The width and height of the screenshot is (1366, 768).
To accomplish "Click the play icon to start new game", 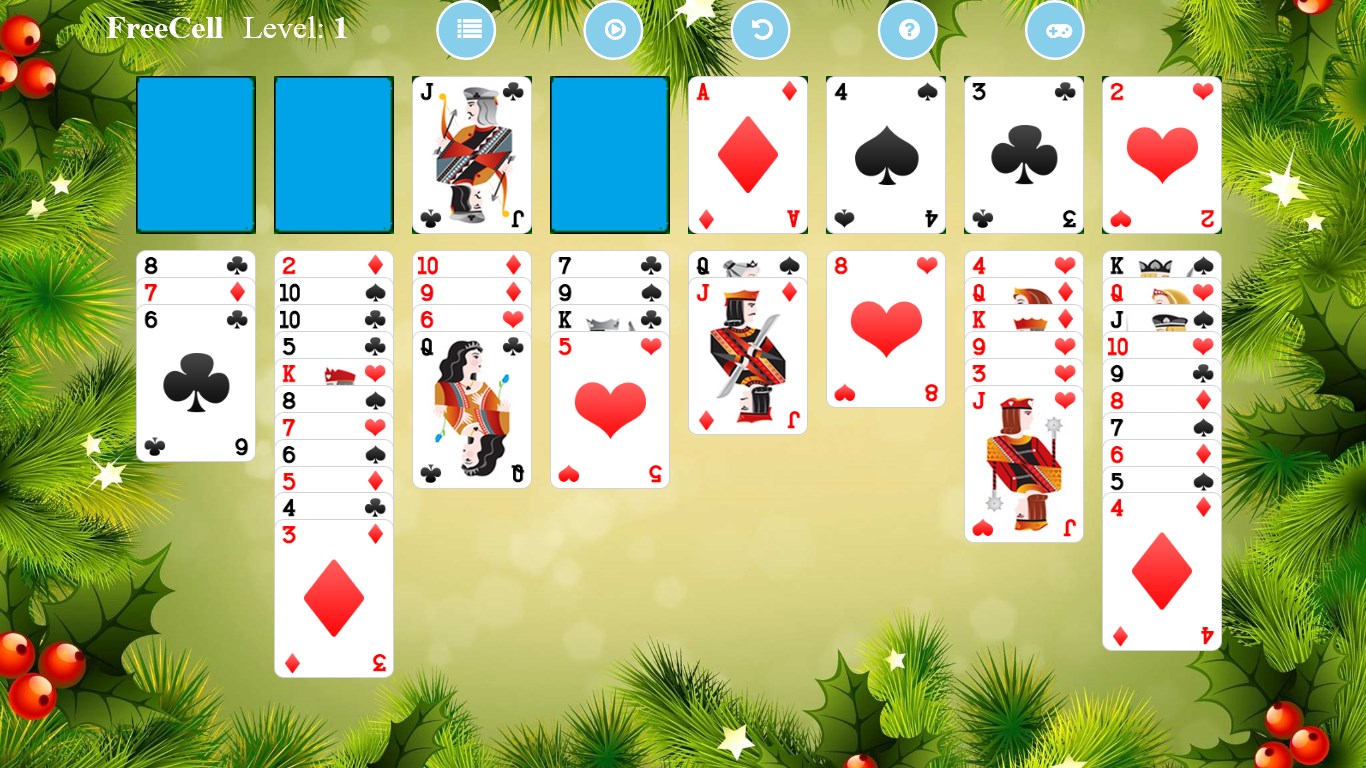I will coord(613,30).
